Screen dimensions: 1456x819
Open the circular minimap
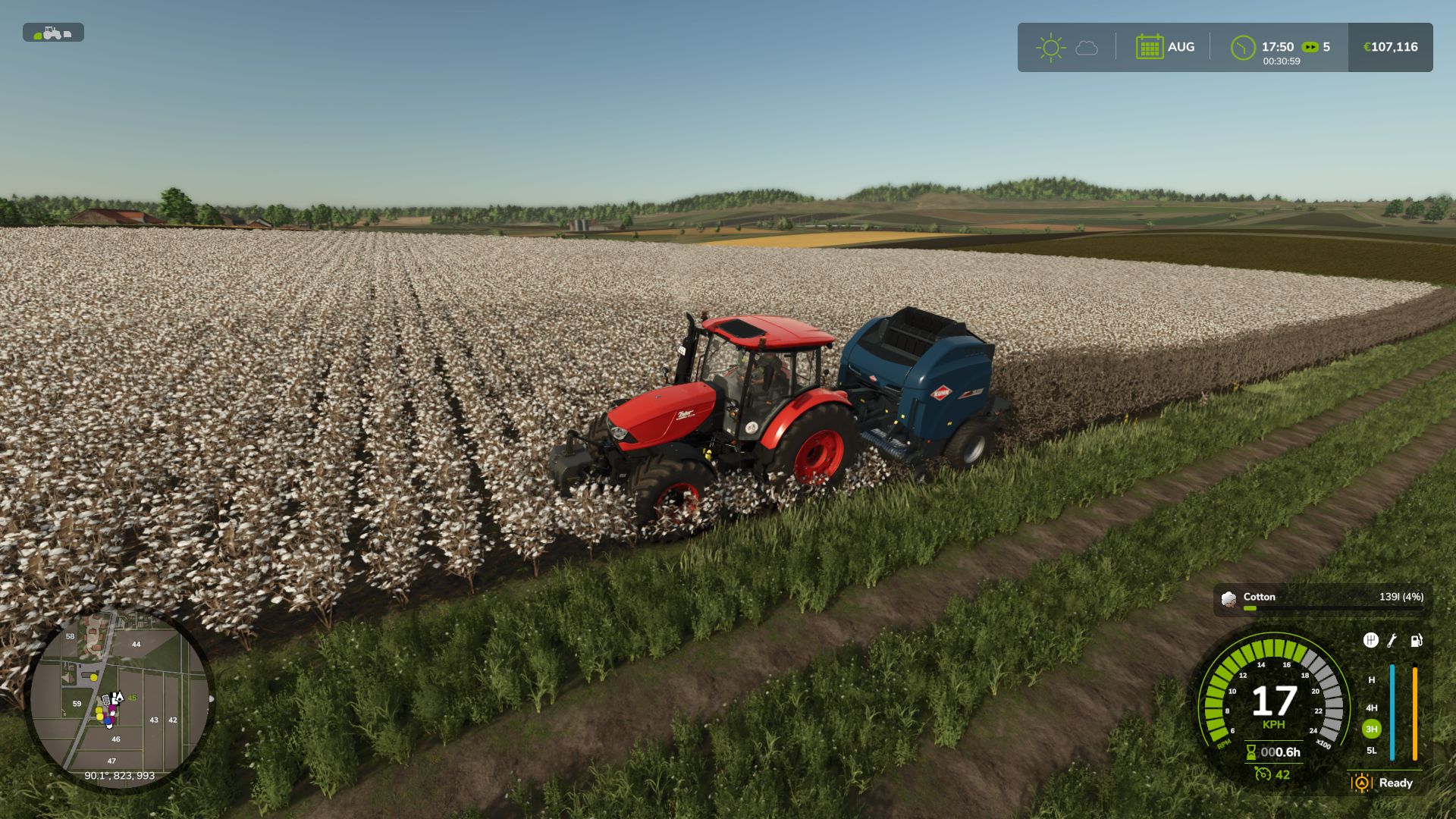tap(120, 698)
